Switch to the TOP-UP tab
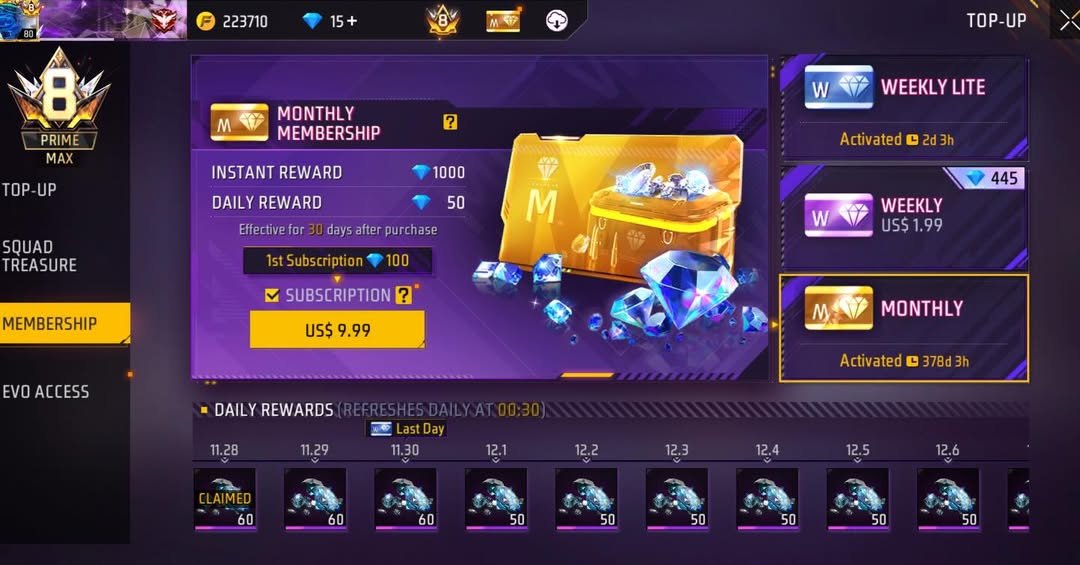 (30, 190)
